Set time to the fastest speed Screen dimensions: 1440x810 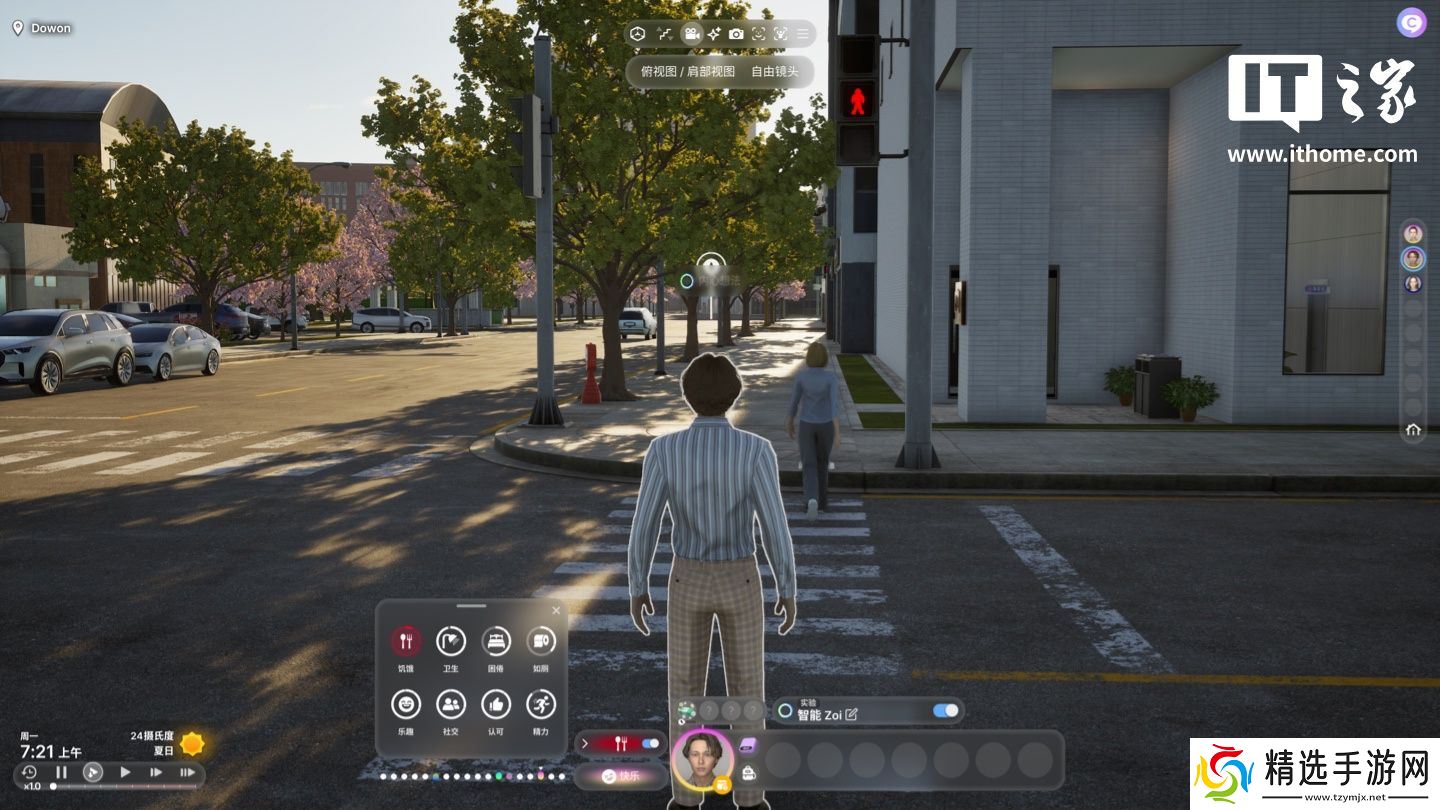(187, 772)
